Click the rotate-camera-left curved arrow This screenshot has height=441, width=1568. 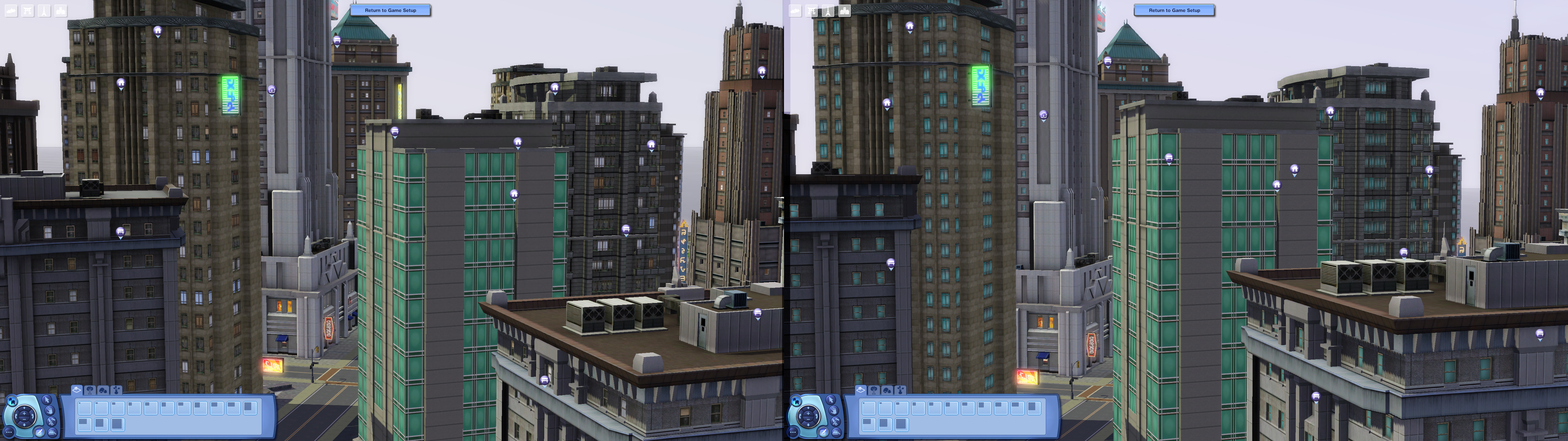tap(17, 417)
